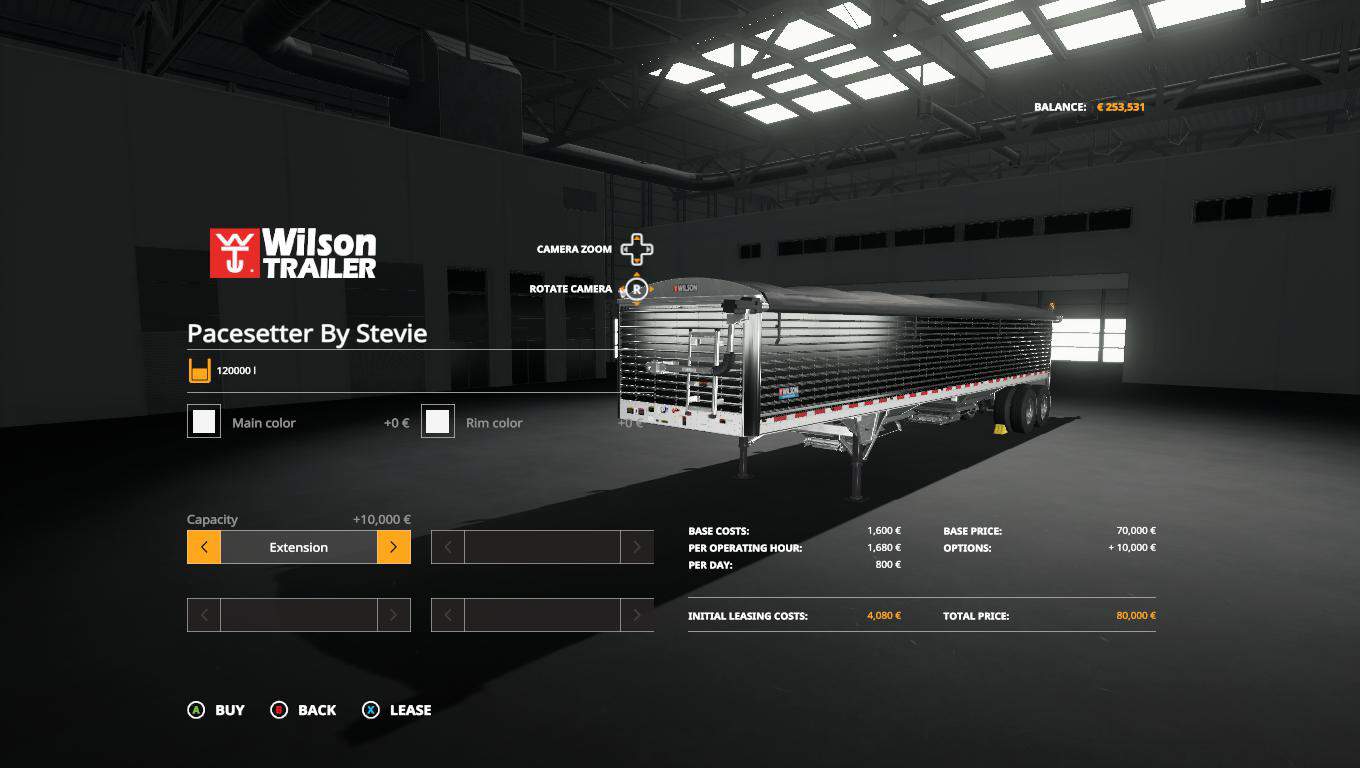
Task: Select the next Capacity option
Action: (394, 547)
